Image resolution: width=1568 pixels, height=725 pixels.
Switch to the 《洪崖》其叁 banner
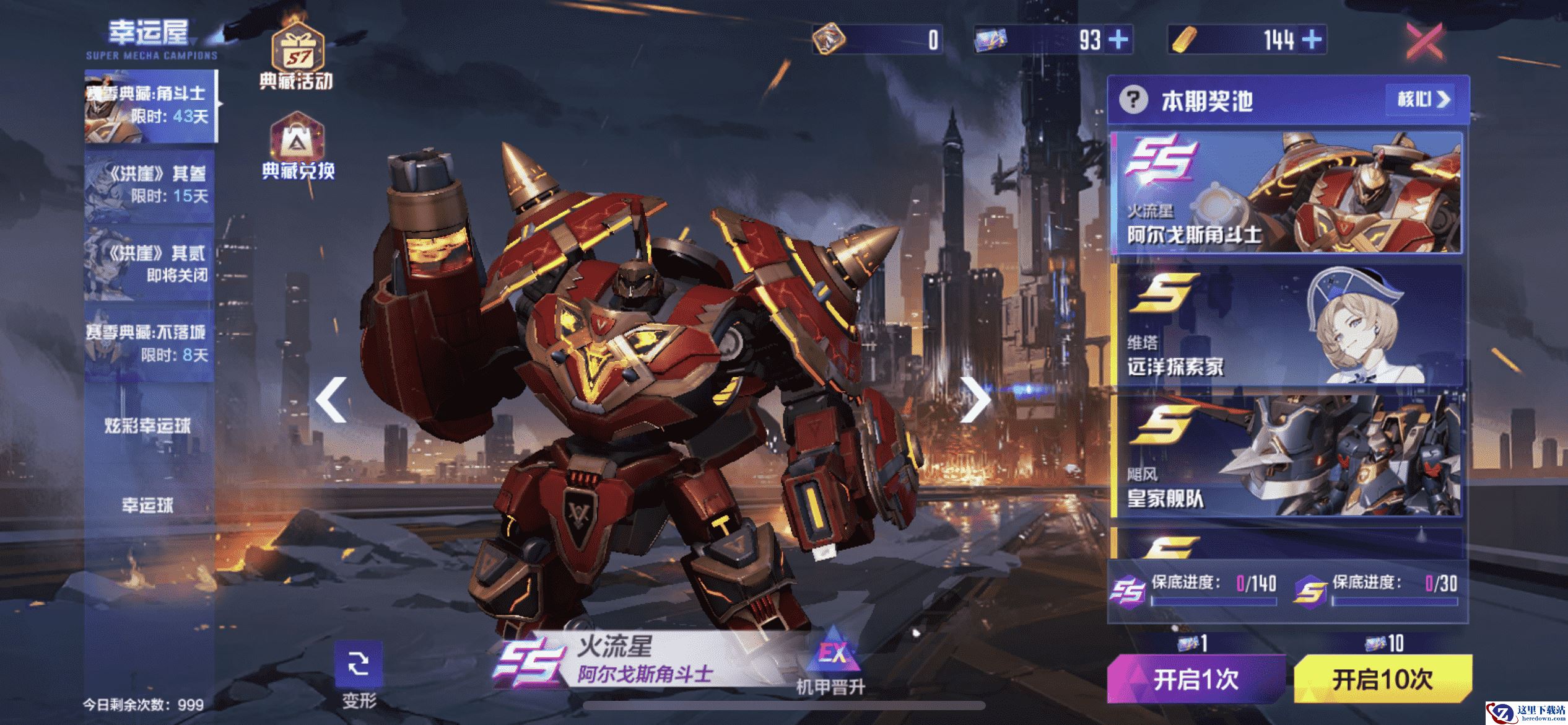pyautogui.click(x=150, y=185)
